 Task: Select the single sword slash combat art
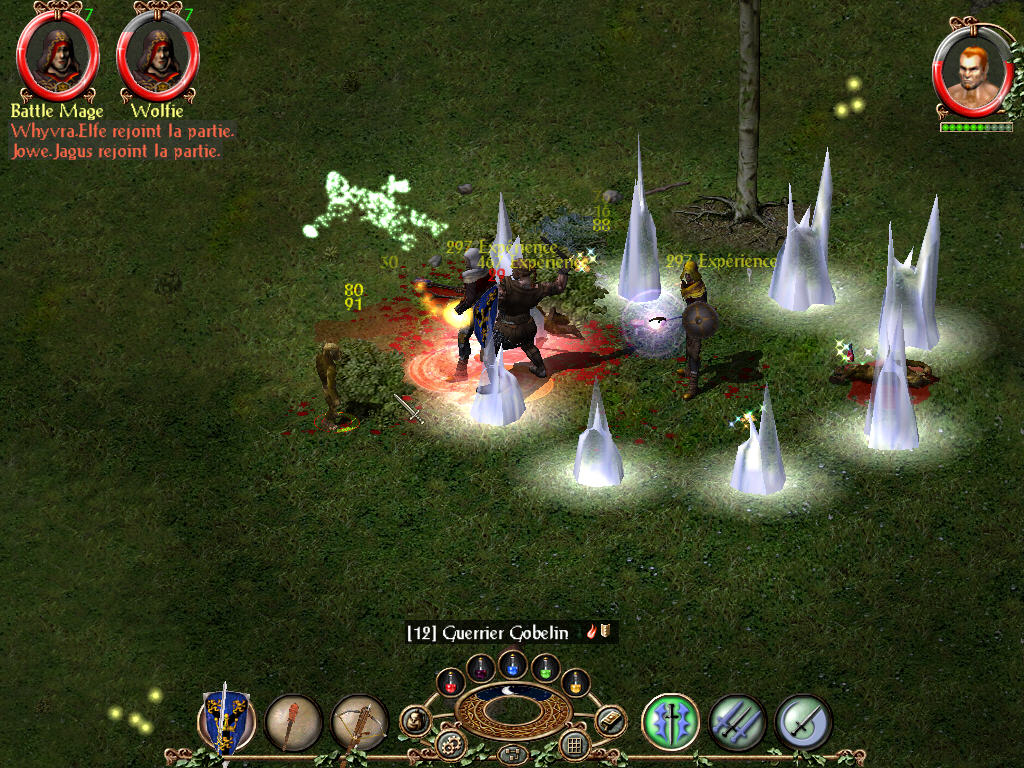[803, 722]
